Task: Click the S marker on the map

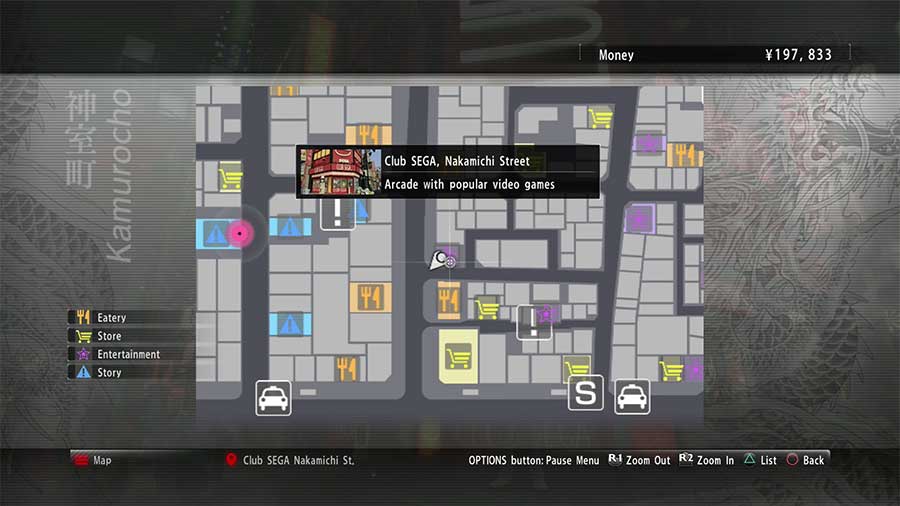Action: click(x=586, y=394)
